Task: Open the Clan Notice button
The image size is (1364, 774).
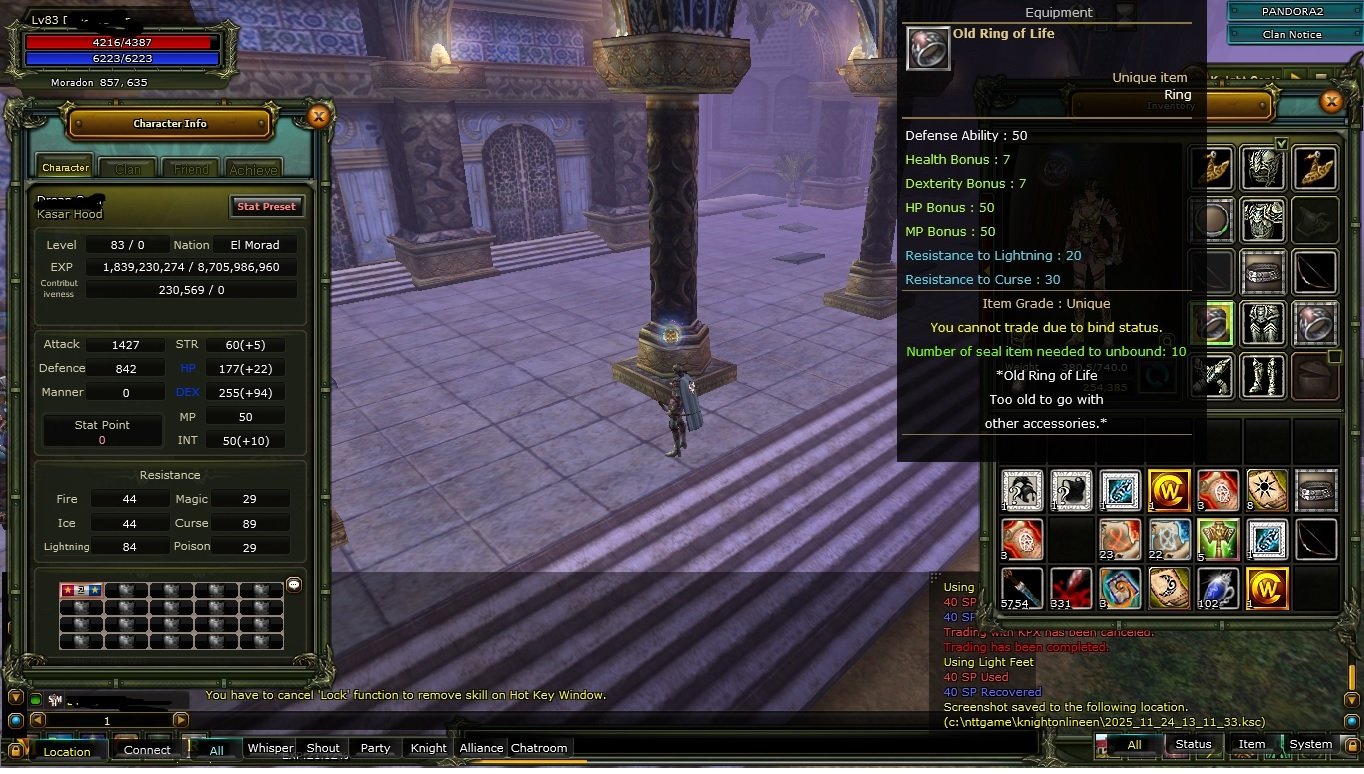Action: tap(1291, 34)
